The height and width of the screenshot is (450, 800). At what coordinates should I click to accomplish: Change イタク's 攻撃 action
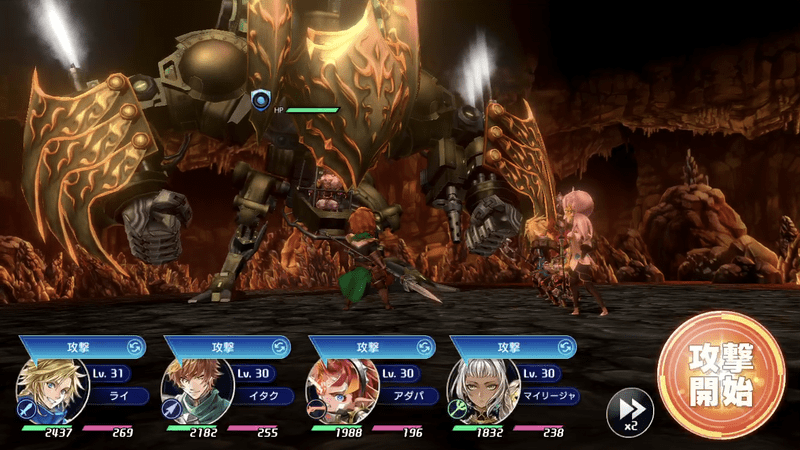point(281,347)
